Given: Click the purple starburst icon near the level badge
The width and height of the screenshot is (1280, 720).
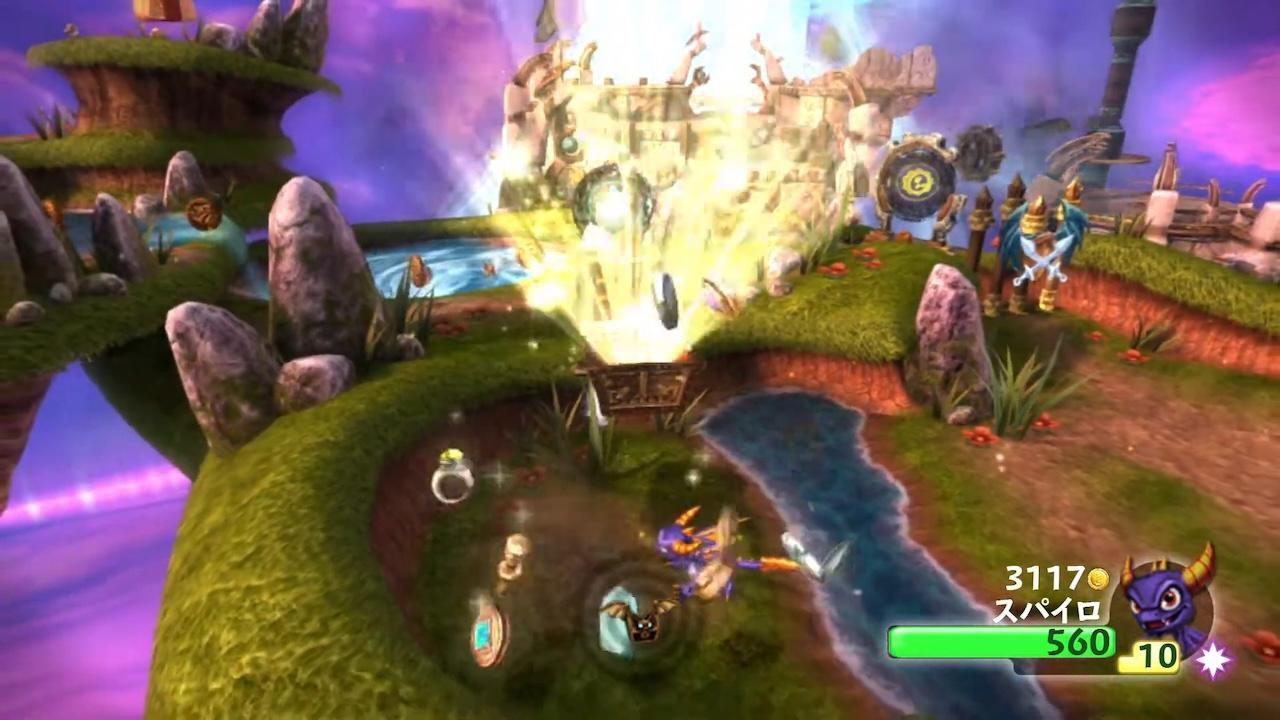Looking at the screenshot, I should (x=1213, y=658).
